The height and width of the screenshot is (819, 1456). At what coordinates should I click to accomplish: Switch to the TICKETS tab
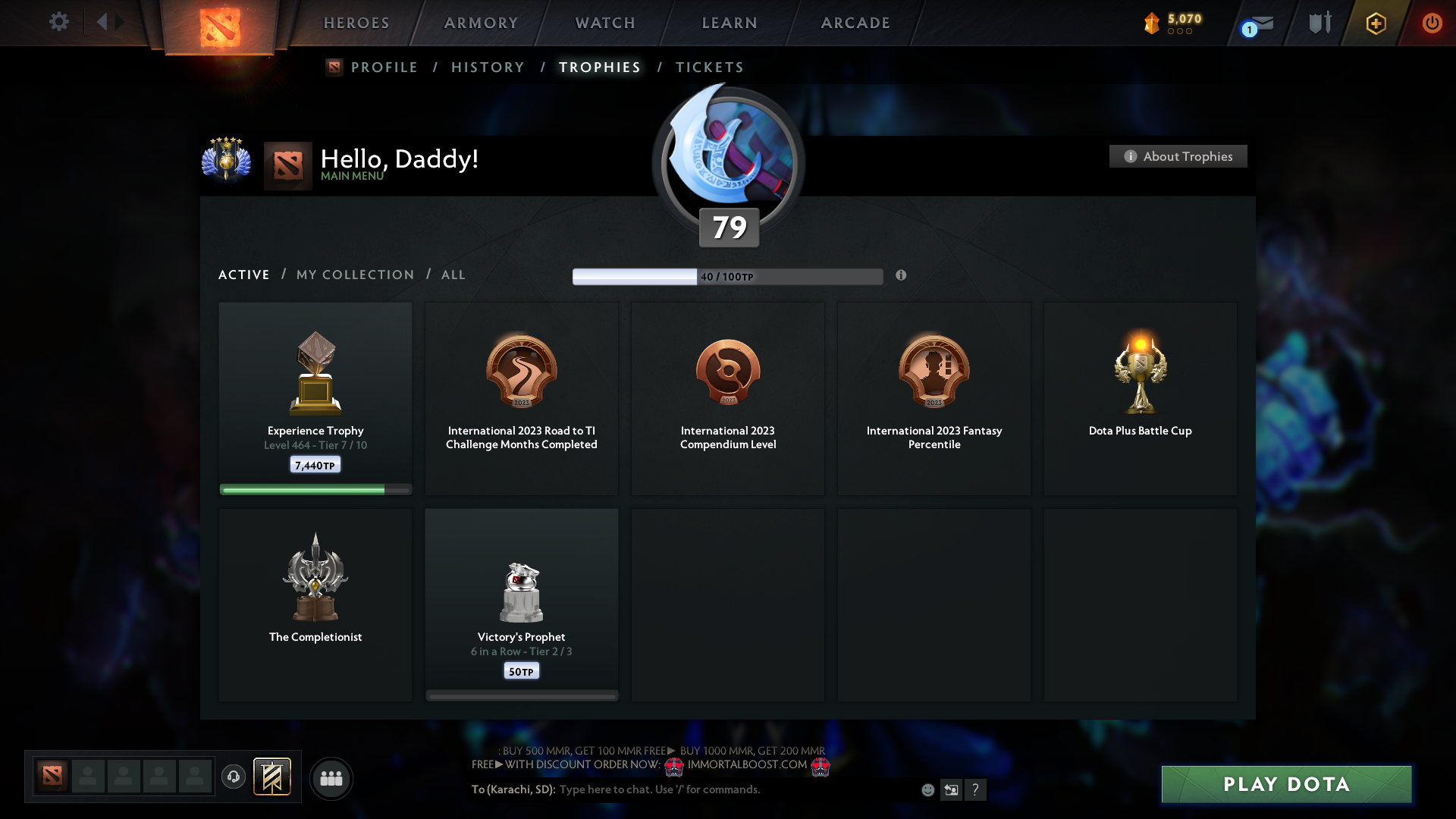[709, 67]
